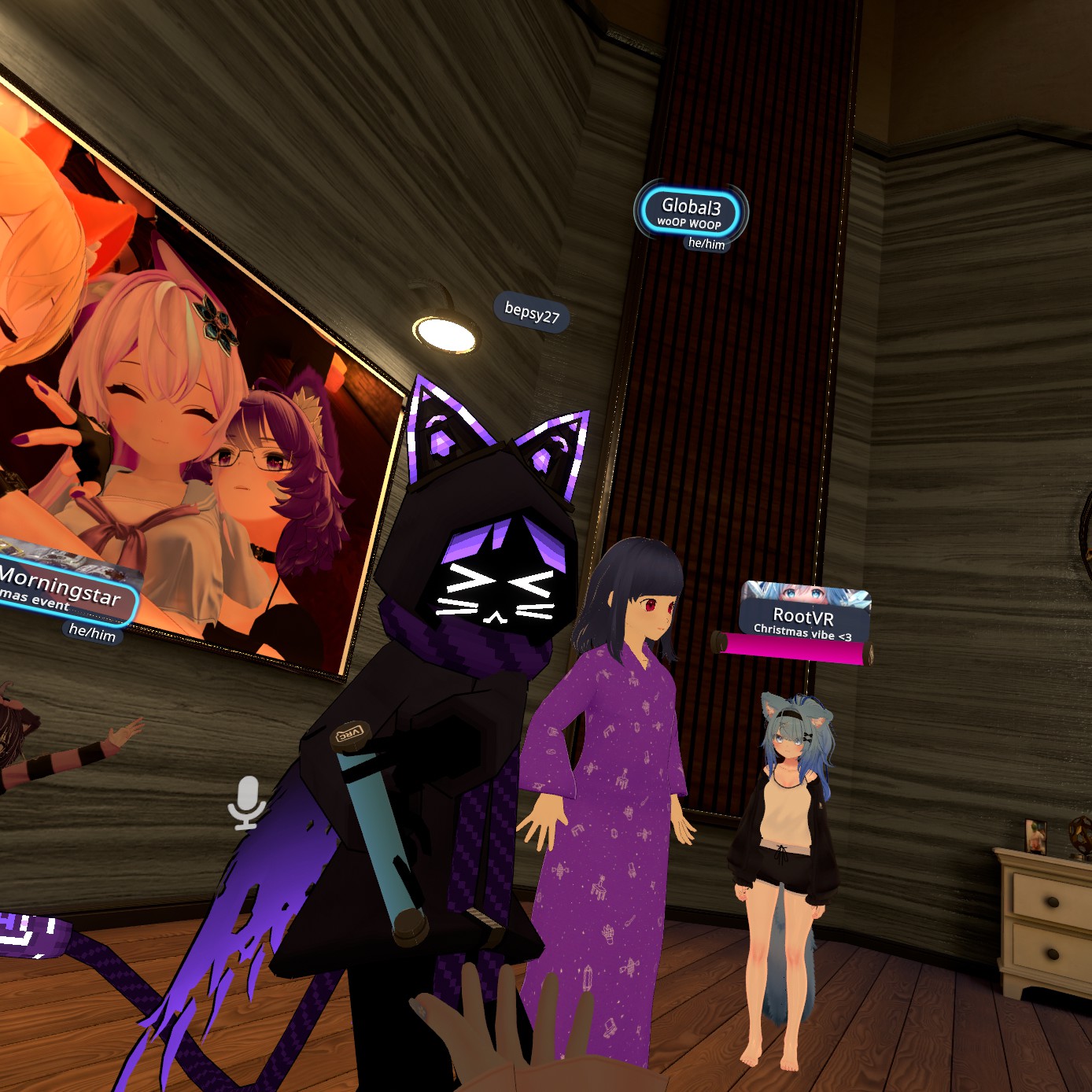This screenshot has height=1092, width=1092.
Task: Select the Global3 player nameplate
Action: pos(691,212)
